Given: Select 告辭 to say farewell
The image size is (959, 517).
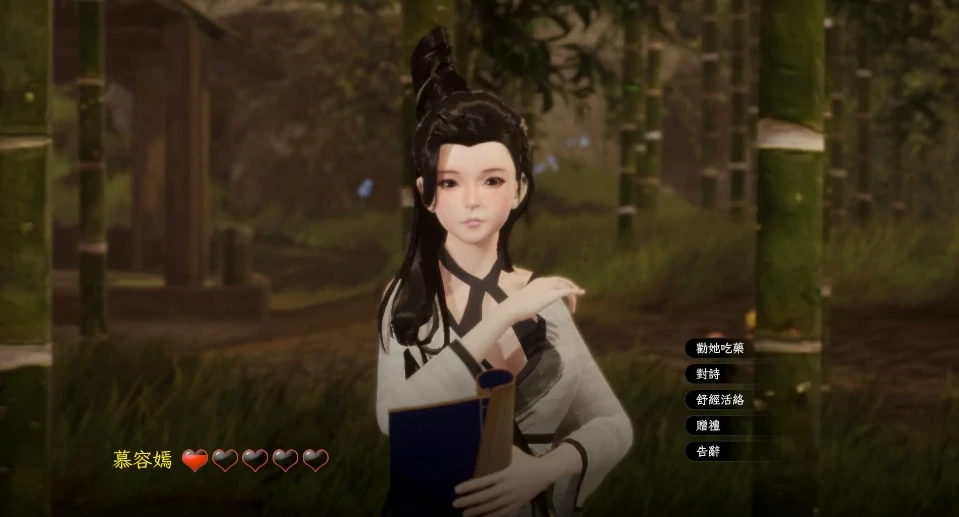Looking at the screenshot, I should click(x=708, y=451).
